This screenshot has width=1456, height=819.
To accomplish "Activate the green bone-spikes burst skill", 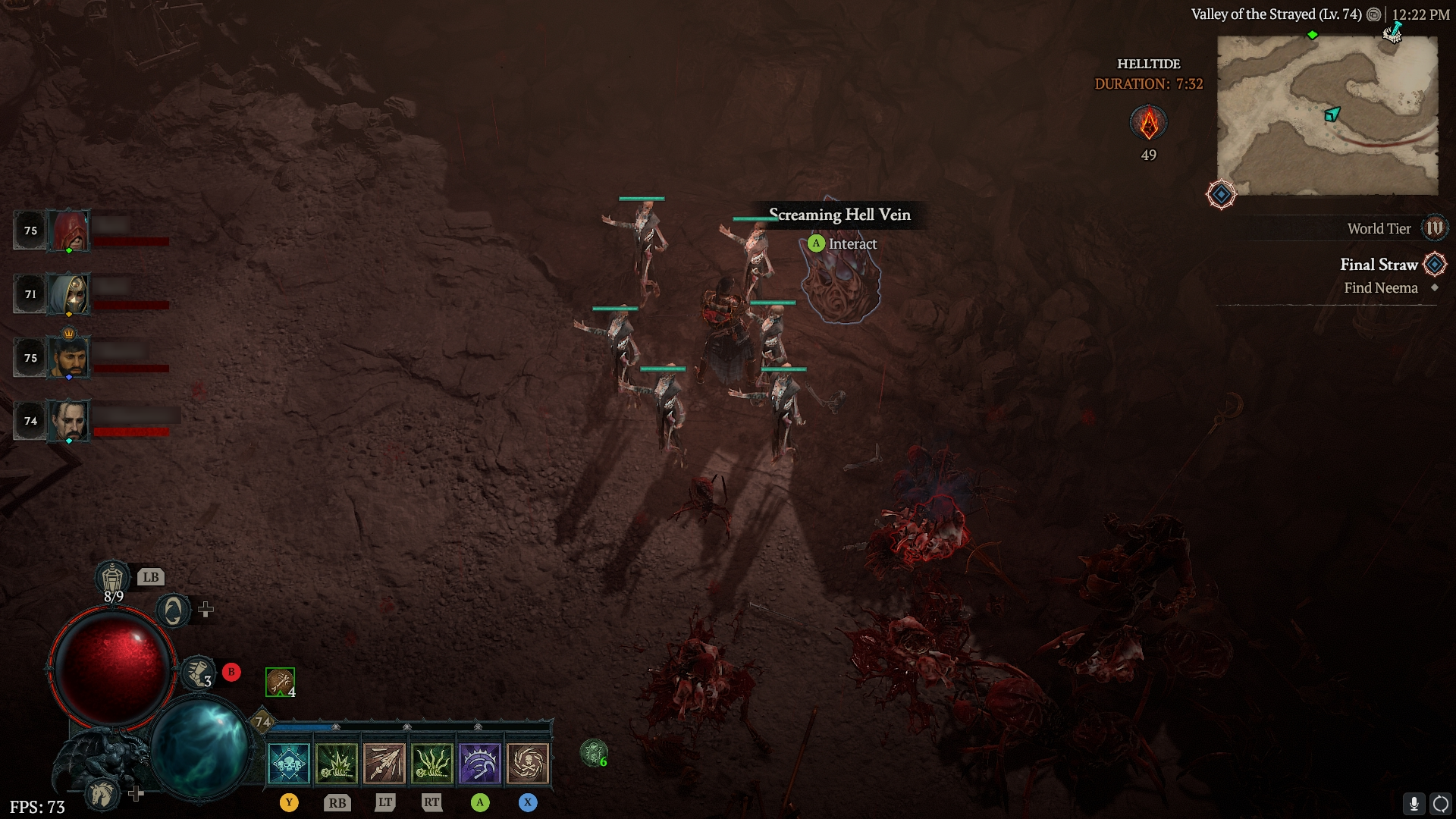I will tap(337, 763).
